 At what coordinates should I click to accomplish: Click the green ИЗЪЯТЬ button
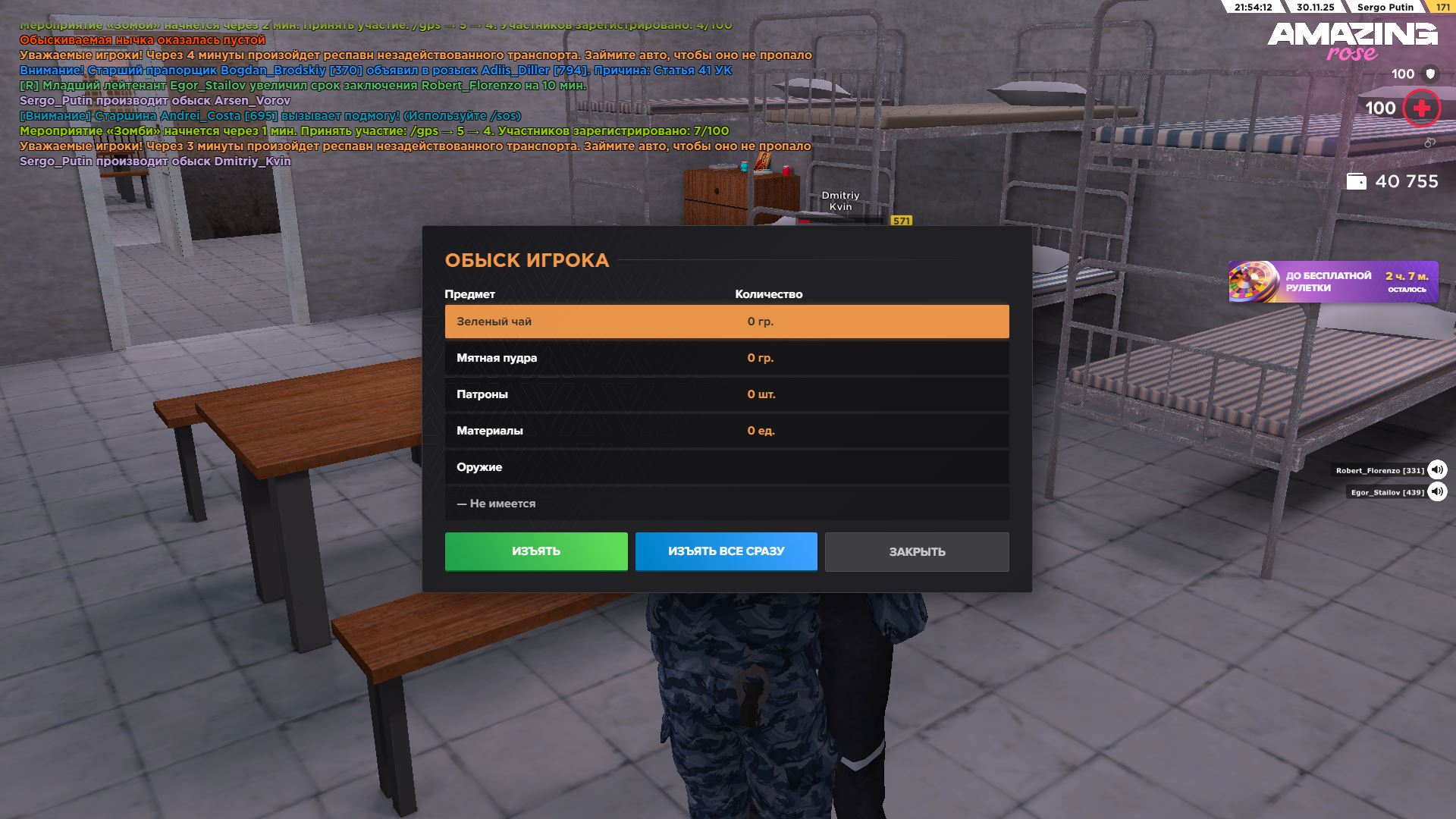tap(536, 551)
